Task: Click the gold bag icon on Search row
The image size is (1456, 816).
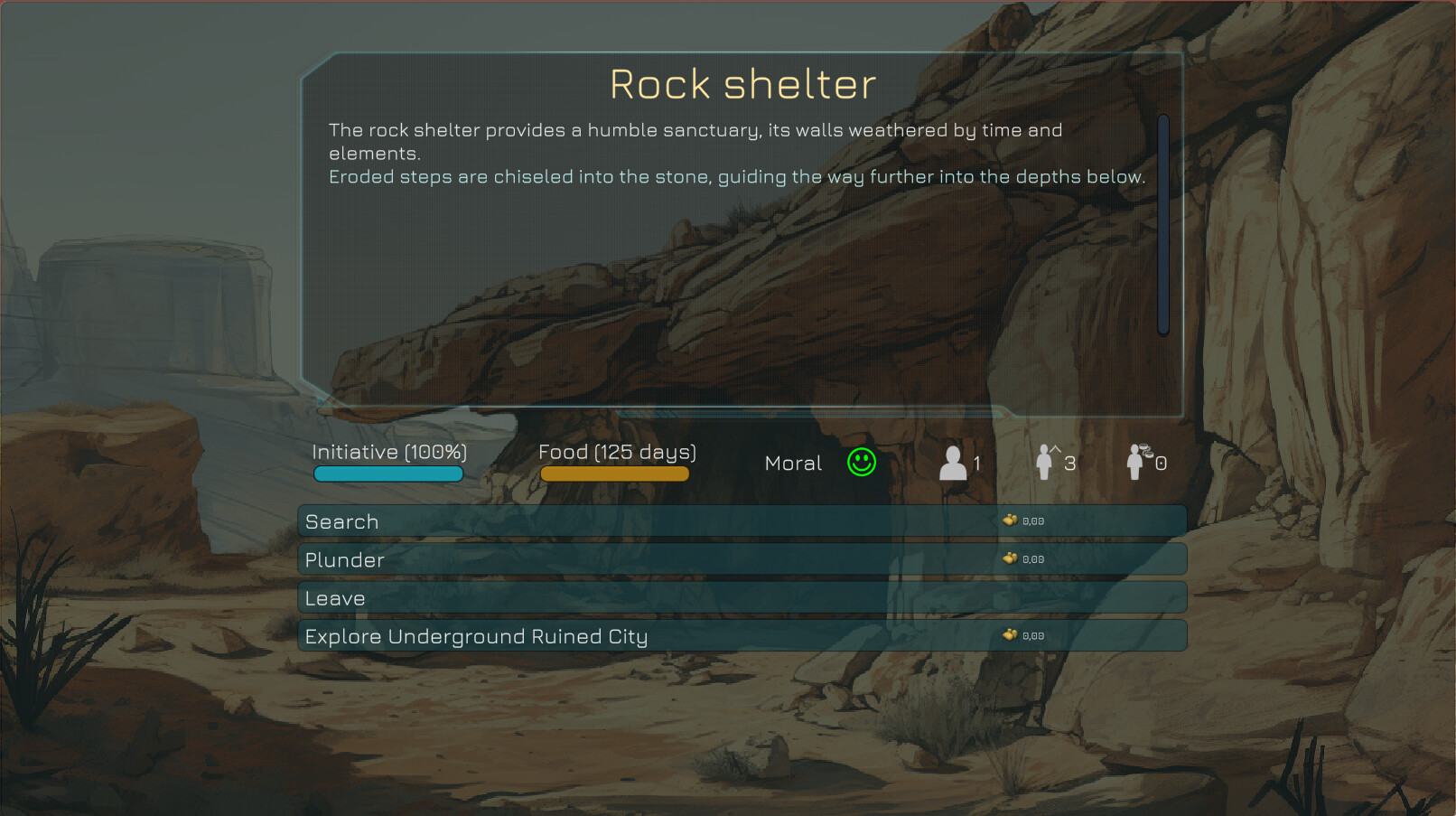Action: (x=1012, y=521)
